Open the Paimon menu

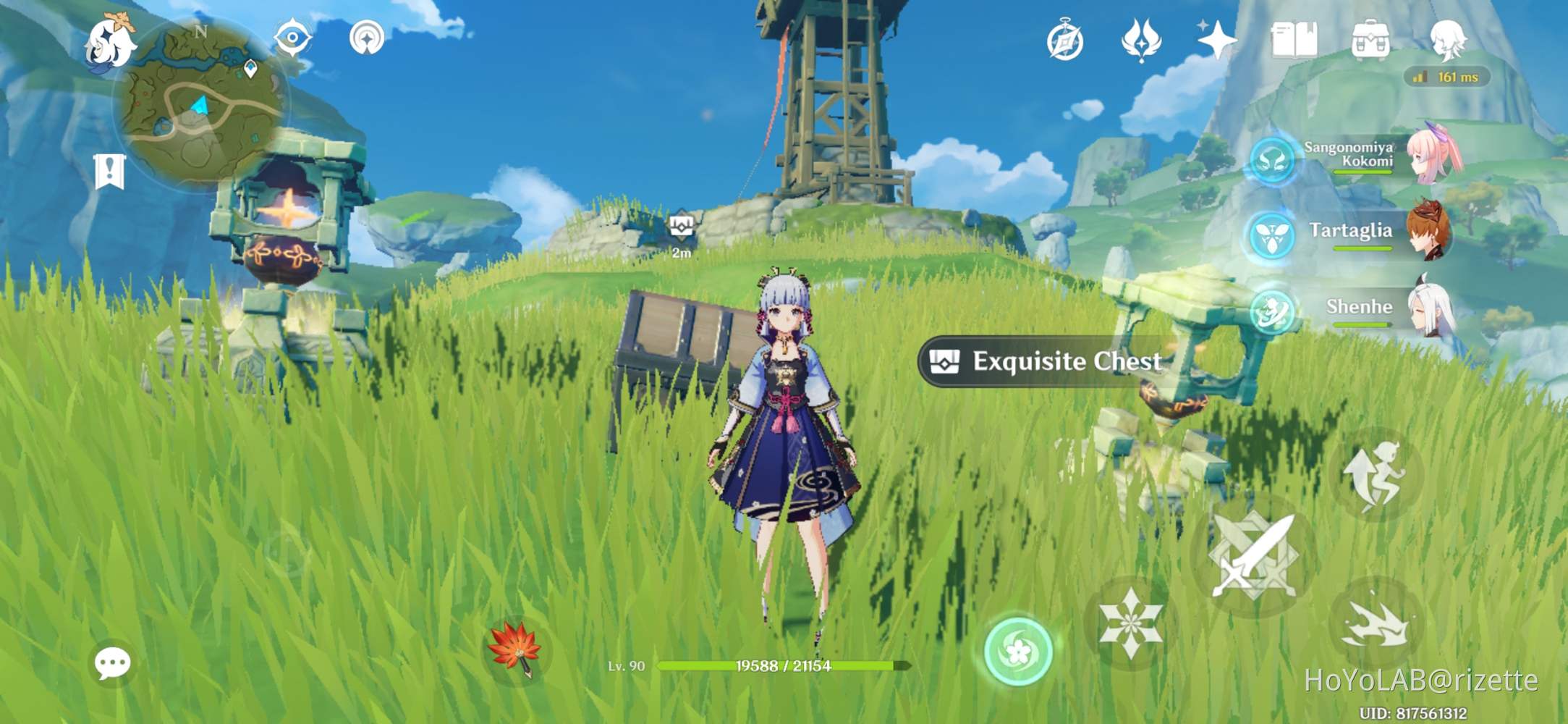(x=112, y=45)
